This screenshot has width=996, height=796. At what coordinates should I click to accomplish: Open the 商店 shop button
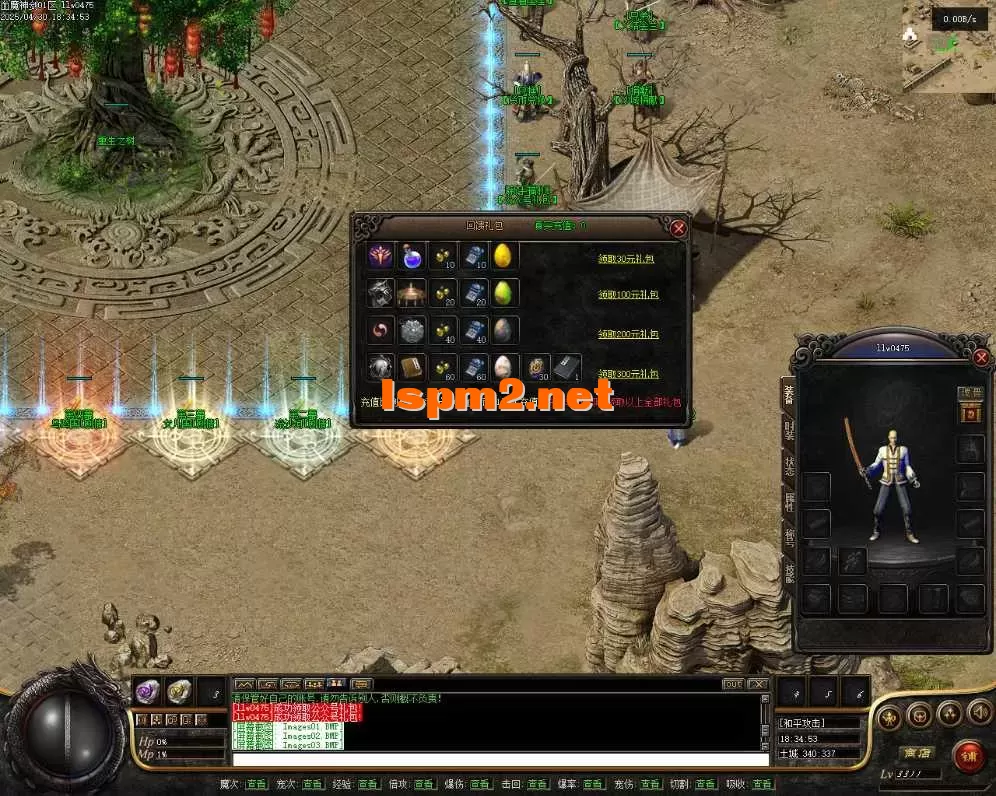(916, 752)
